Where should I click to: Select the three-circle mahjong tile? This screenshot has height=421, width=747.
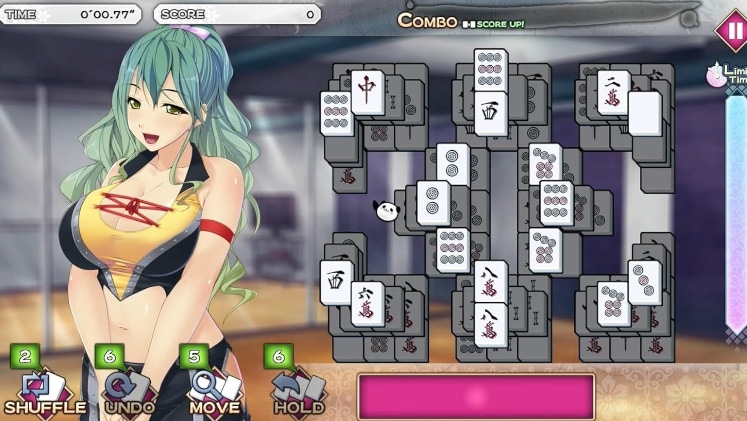pos(644,282)
